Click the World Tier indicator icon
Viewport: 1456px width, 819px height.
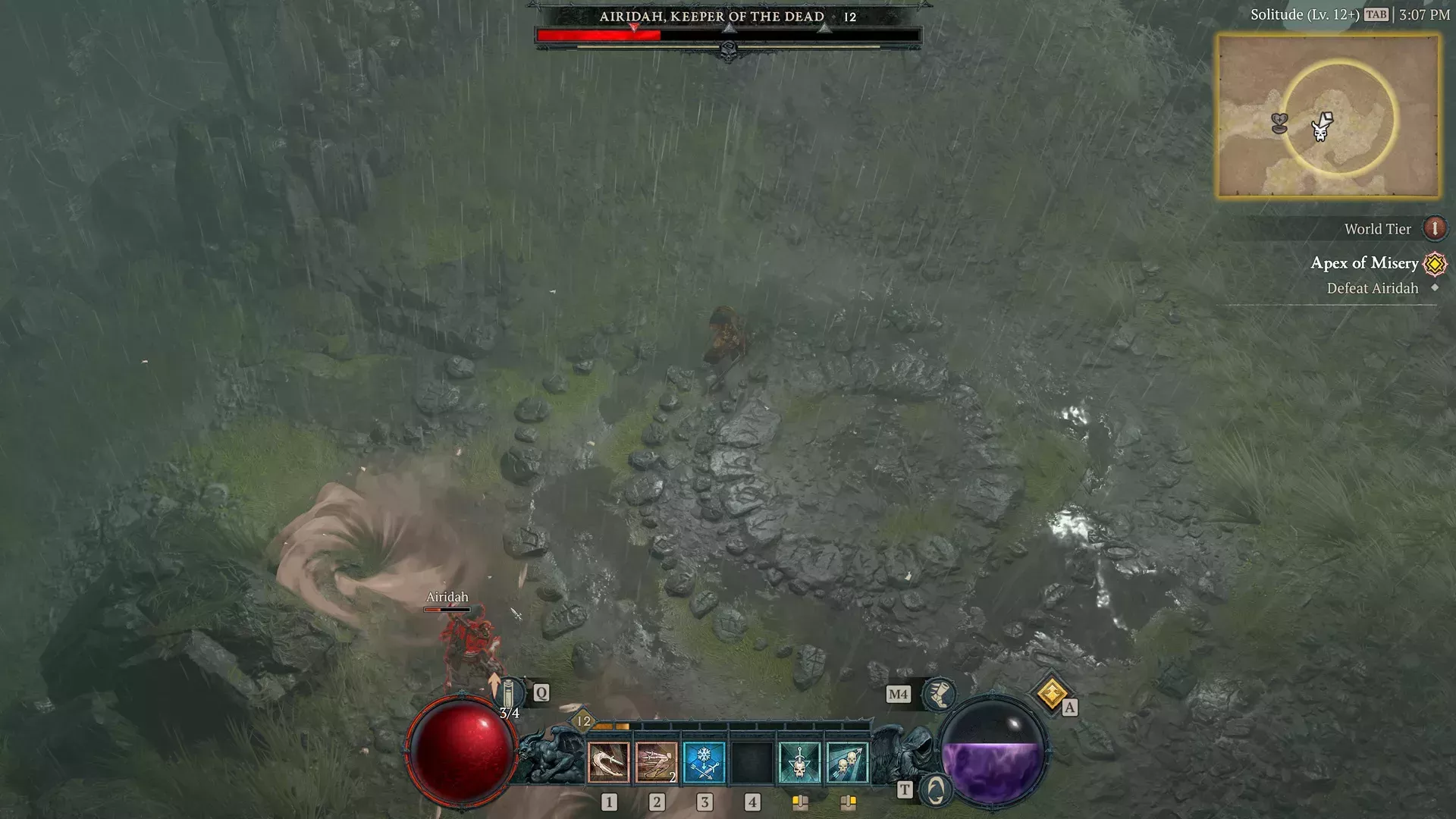coord(1434,227)
